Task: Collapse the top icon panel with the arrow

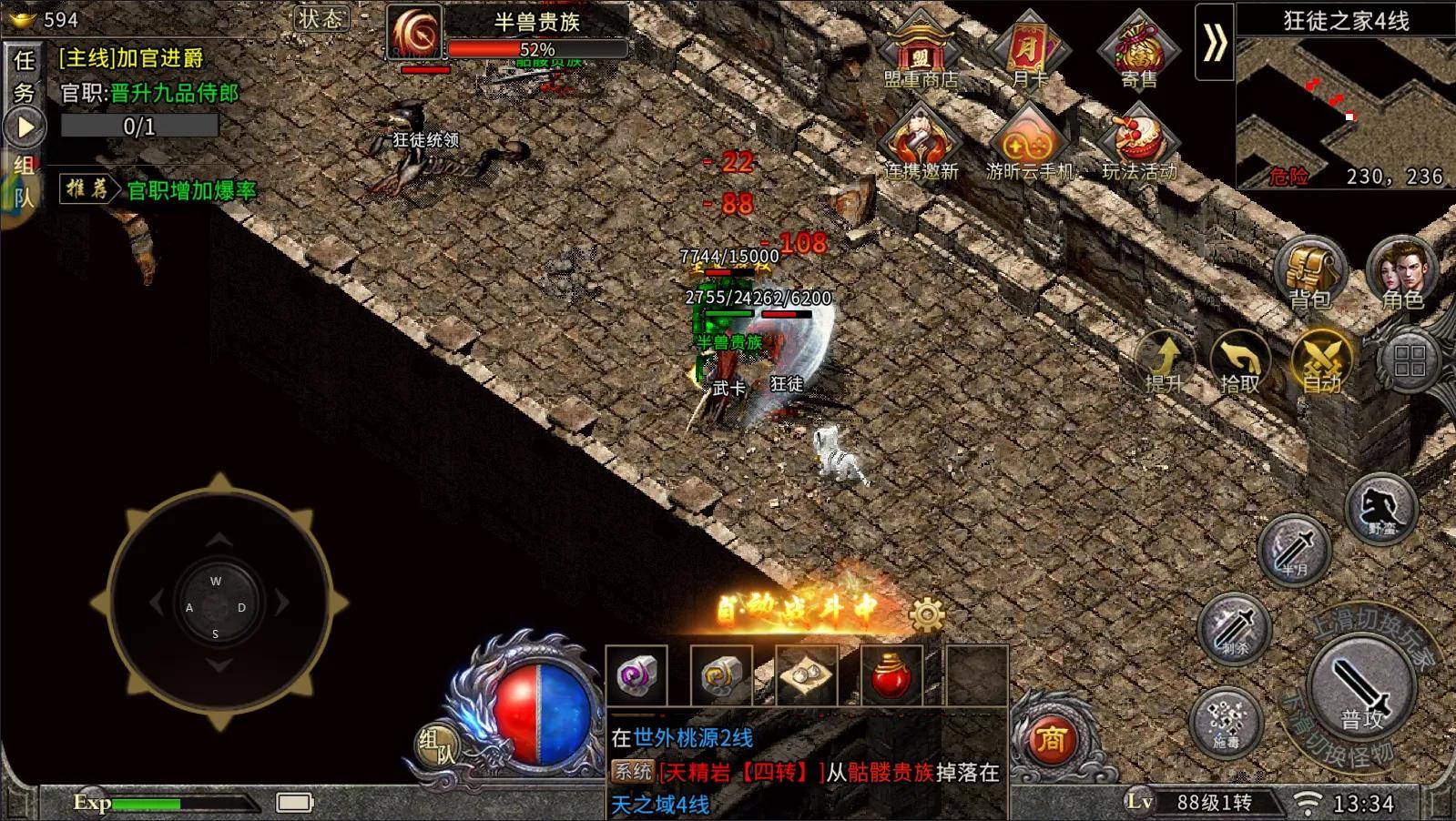Action: 1215,43
